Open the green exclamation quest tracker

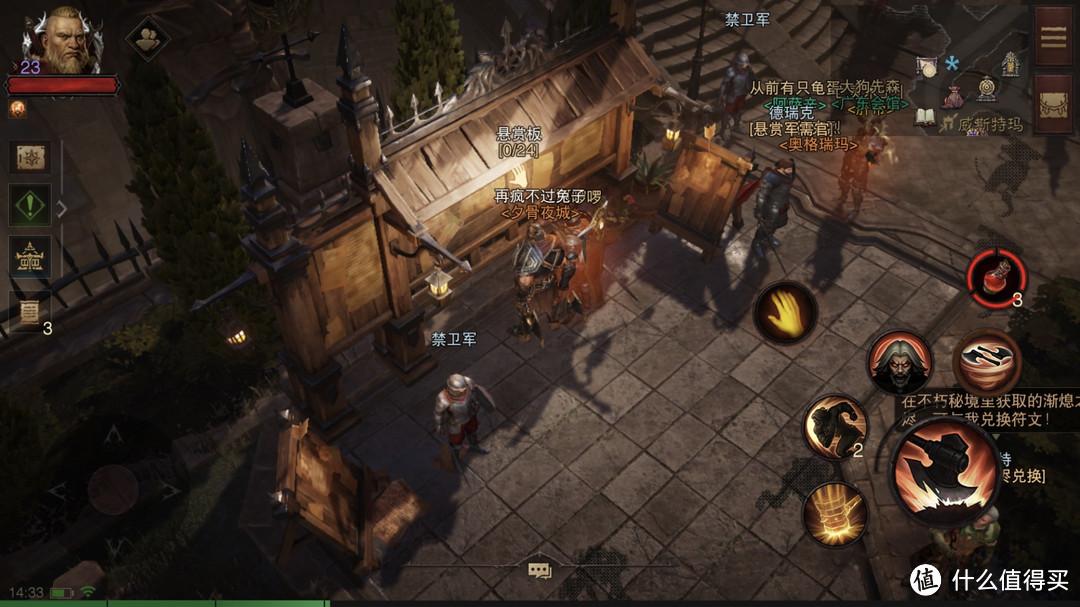point(30,206)
